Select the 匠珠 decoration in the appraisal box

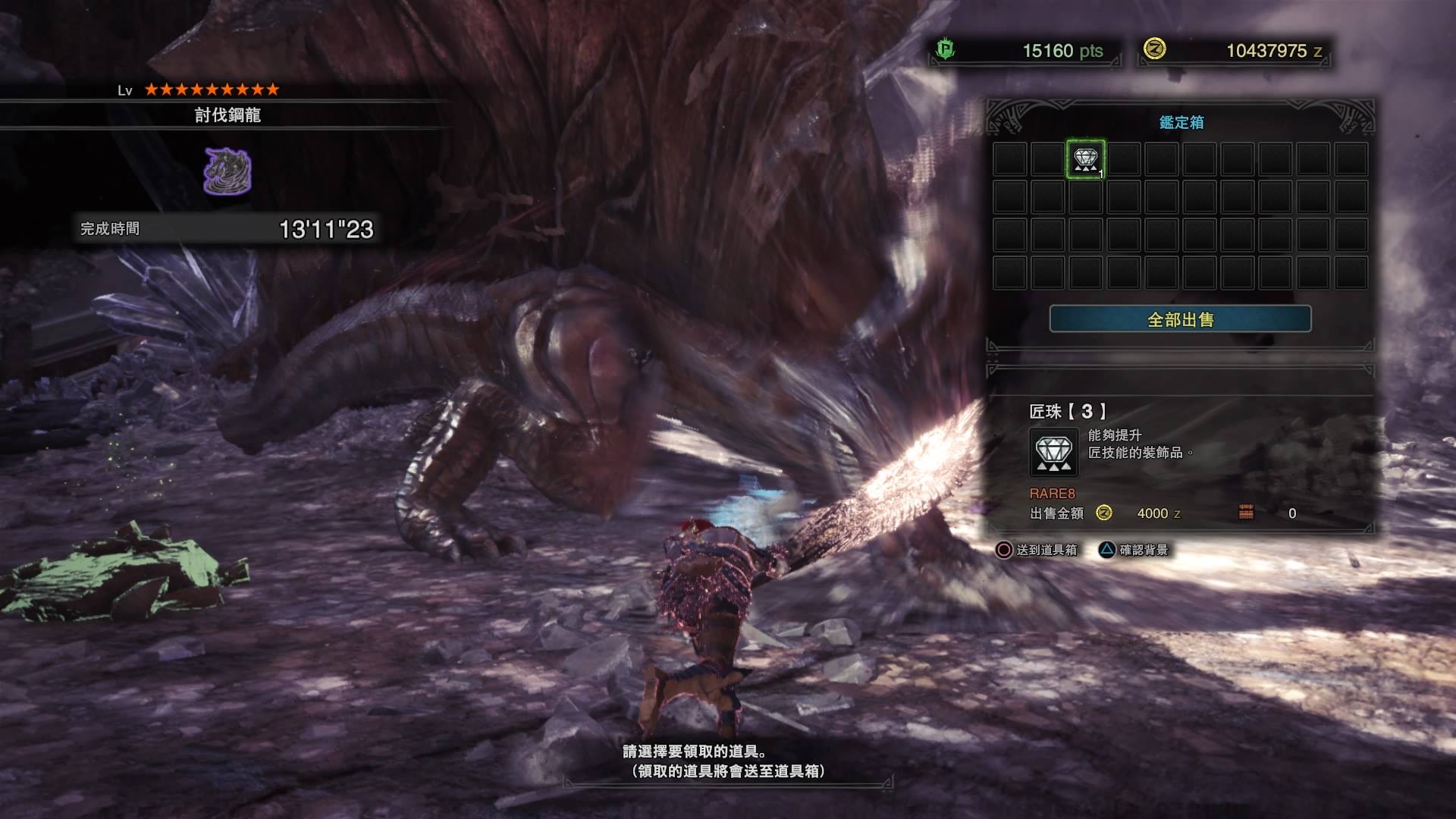pyautogui.click(x=1085, y=159)
